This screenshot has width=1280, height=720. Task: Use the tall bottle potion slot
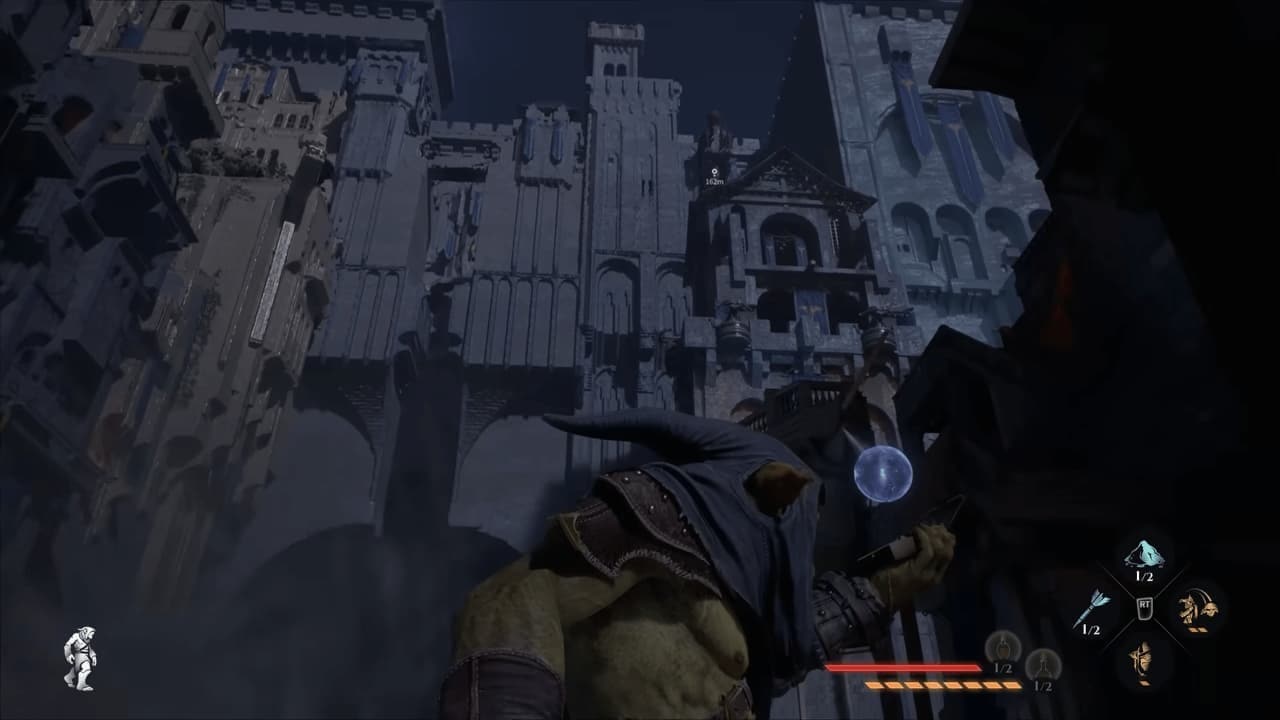[x=1042, y=663]
